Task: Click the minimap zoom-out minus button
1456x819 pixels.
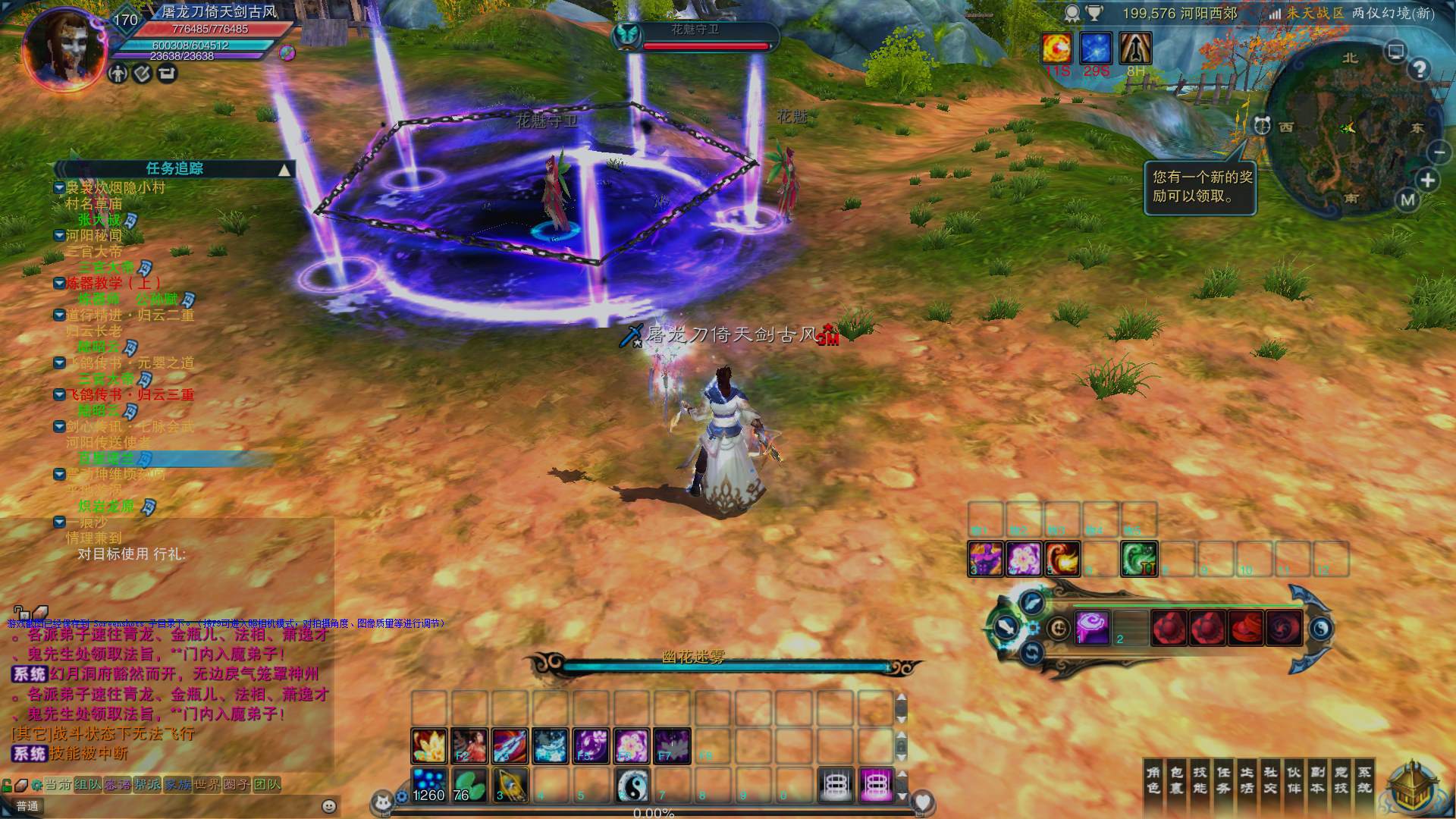Action: [1439, 152]
